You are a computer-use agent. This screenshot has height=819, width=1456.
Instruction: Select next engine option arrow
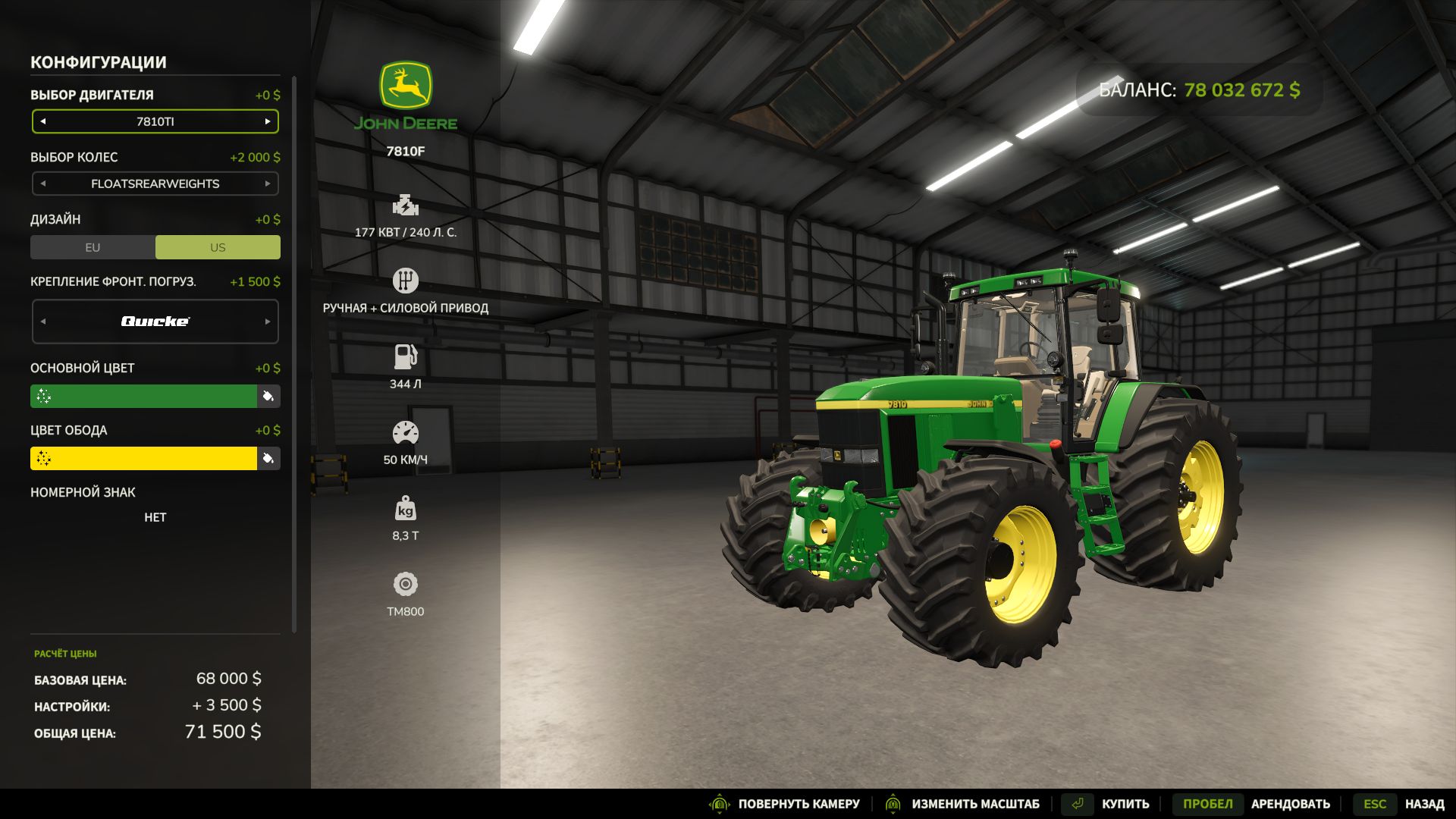268,121
